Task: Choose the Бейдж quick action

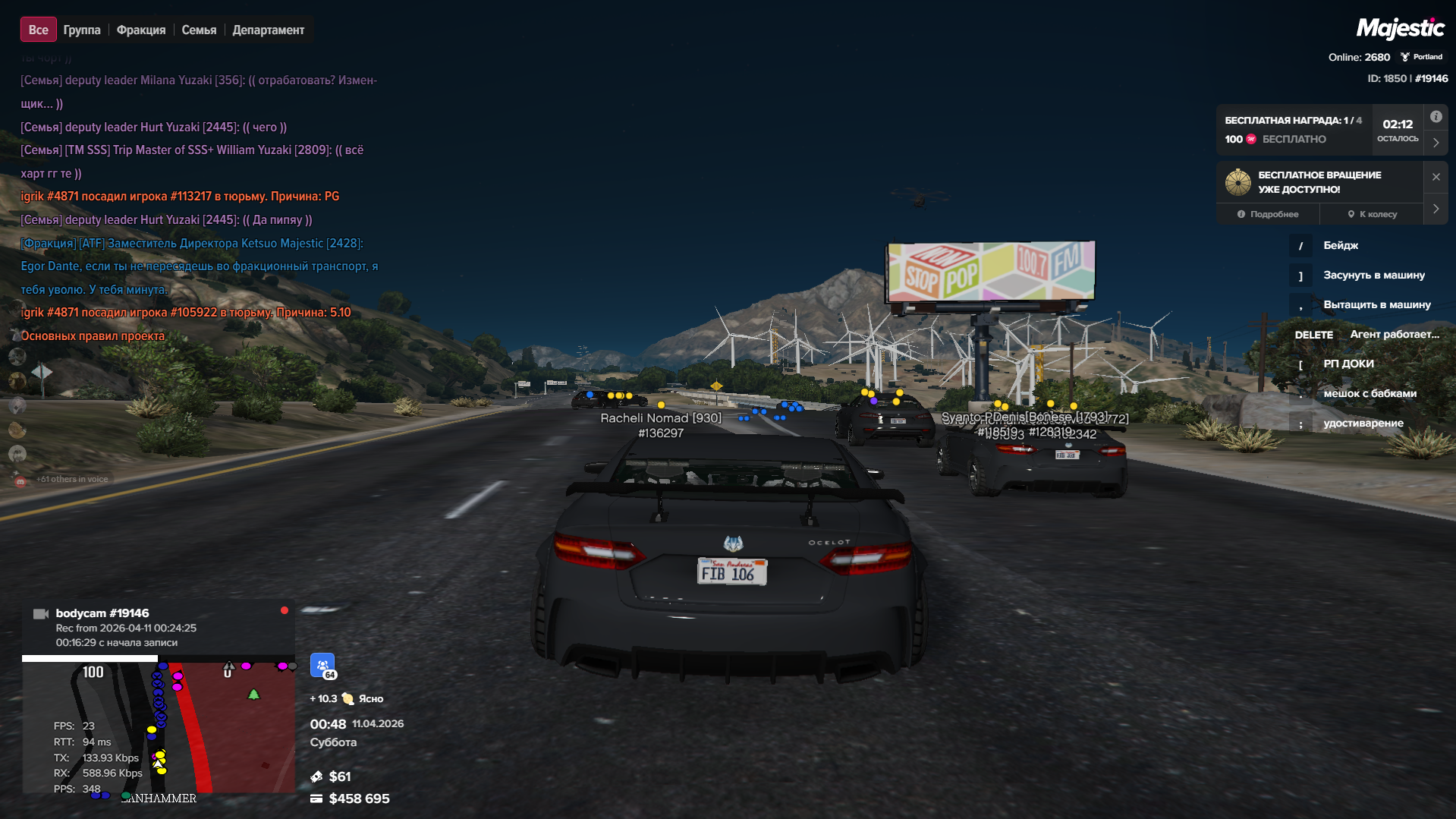Action: [1340, 245]
